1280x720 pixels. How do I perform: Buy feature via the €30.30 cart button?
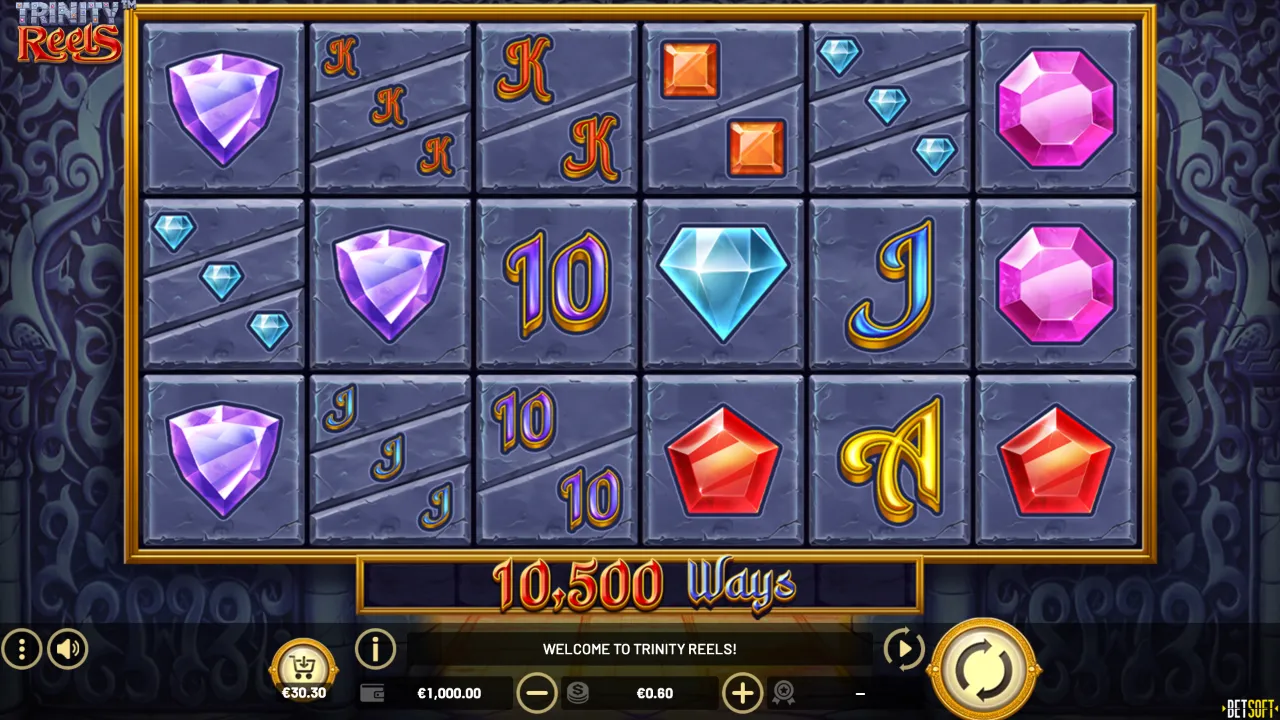303,670
